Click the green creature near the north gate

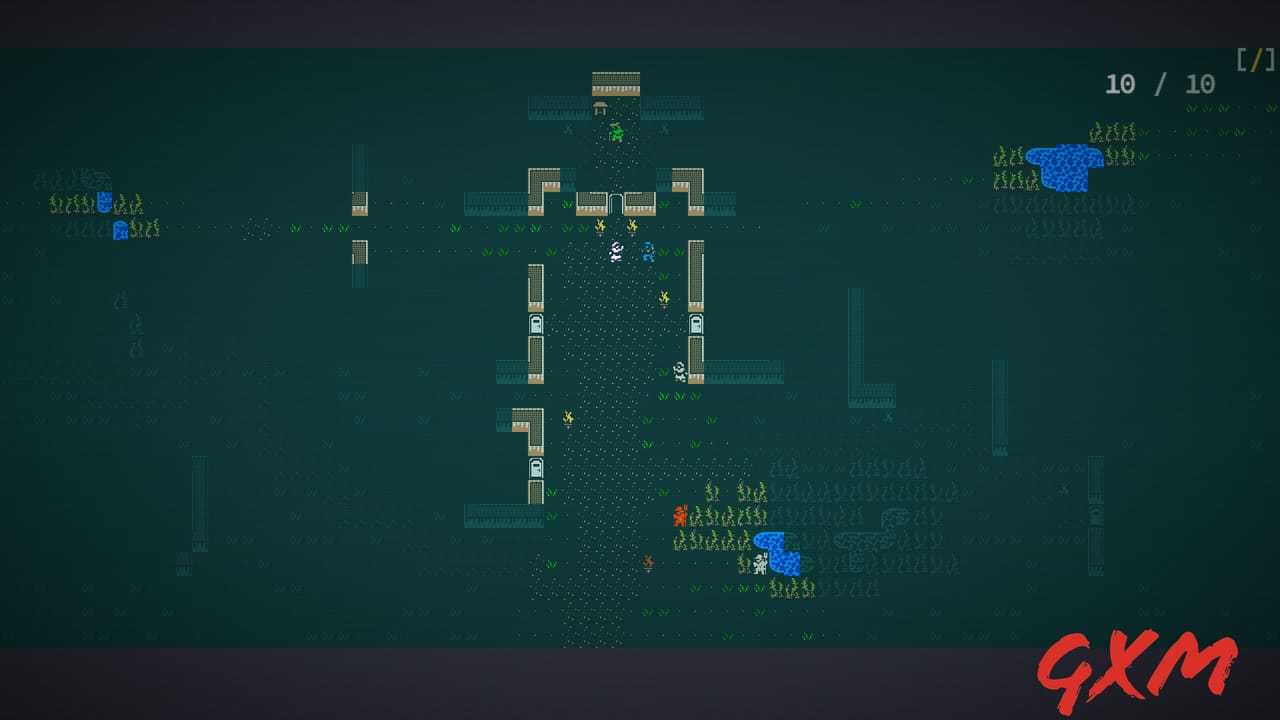click(x=616, y=131)
